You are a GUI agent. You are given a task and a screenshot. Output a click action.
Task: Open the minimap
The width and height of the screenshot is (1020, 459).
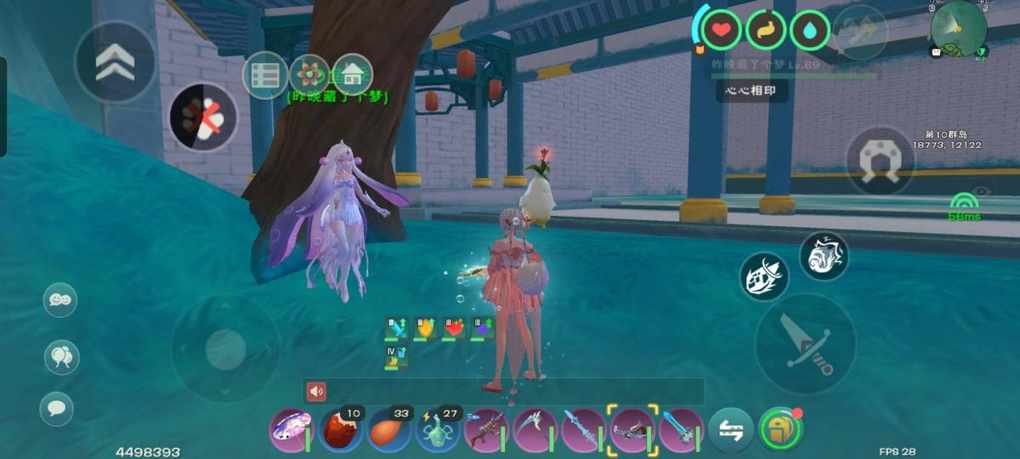pyautogui.click(x=958, y=28)
